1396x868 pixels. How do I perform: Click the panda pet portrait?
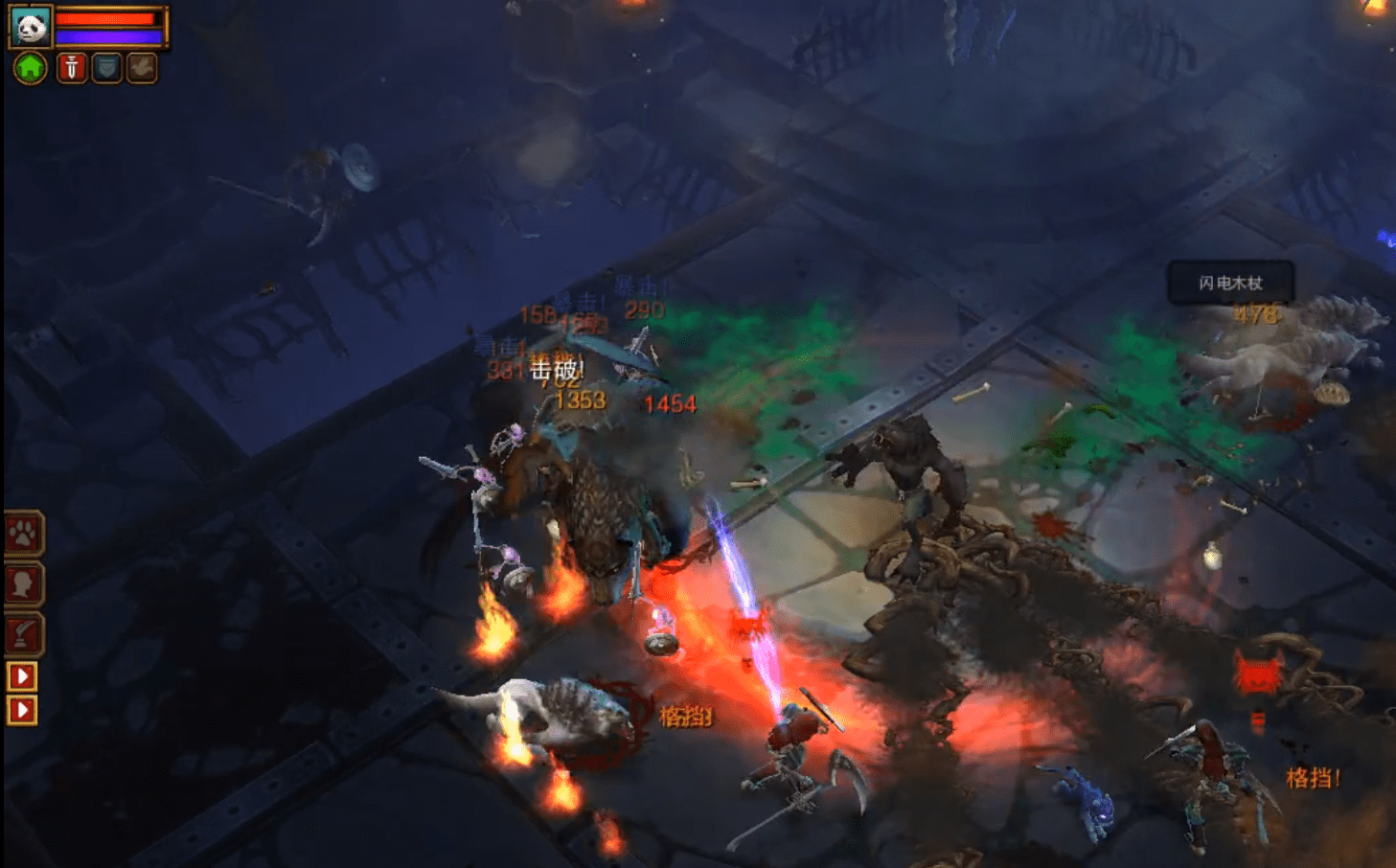pyautogui.click(x=30, y=26)
